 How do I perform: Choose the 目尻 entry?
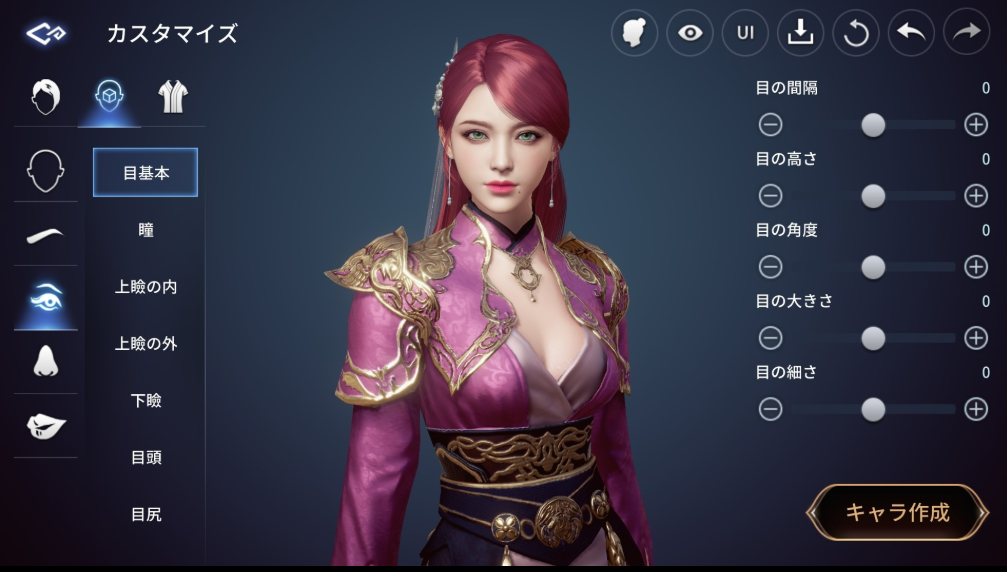146,515
